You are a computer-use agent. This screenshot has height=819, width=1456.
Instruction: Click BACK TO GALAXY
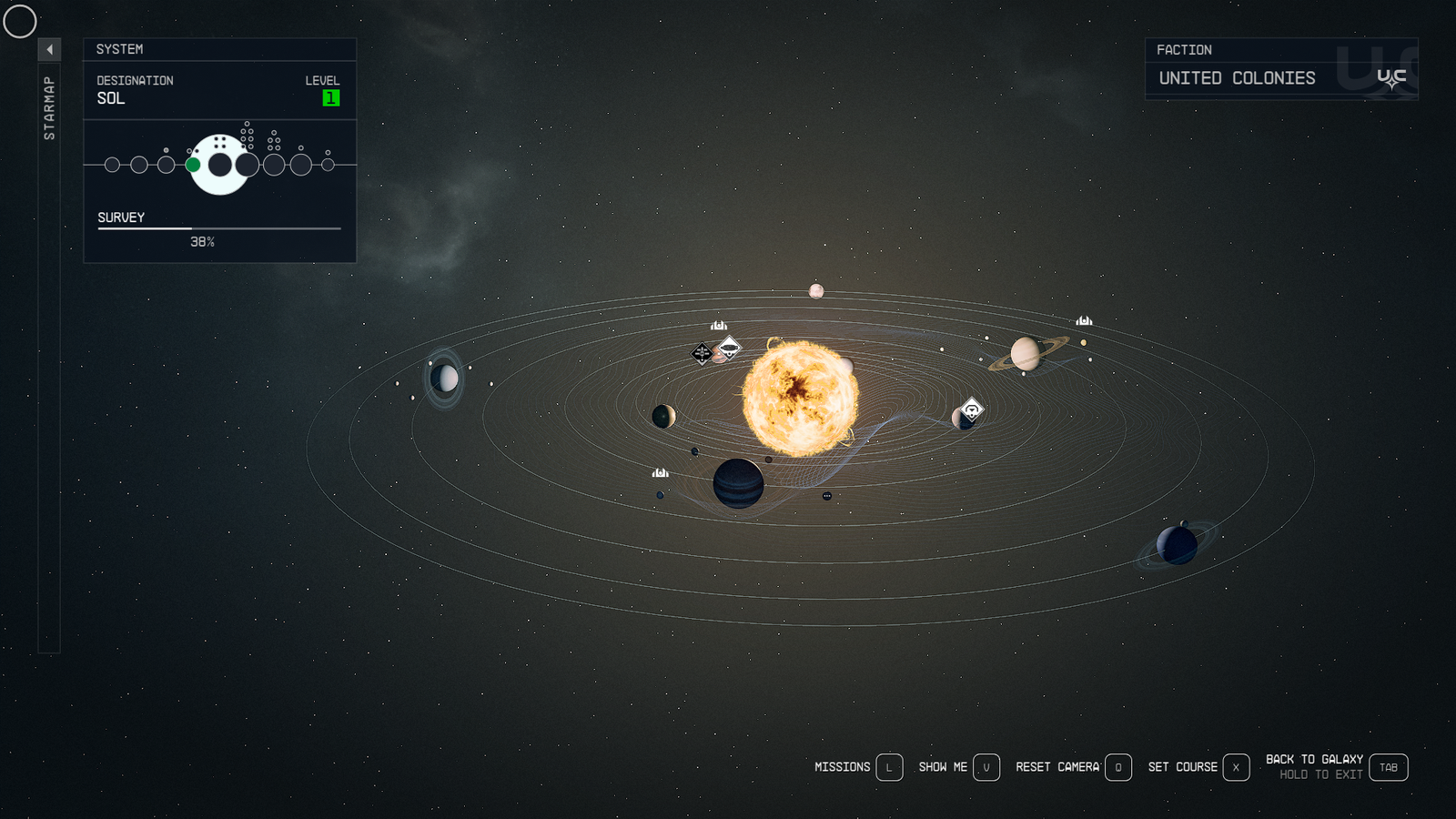click(x=1316, y=758)
